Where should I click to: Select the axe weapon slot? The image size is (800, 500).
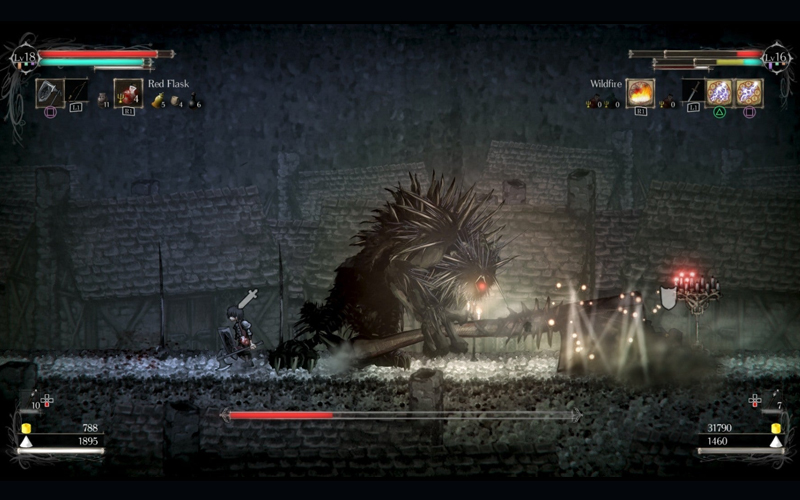(50, 92)
